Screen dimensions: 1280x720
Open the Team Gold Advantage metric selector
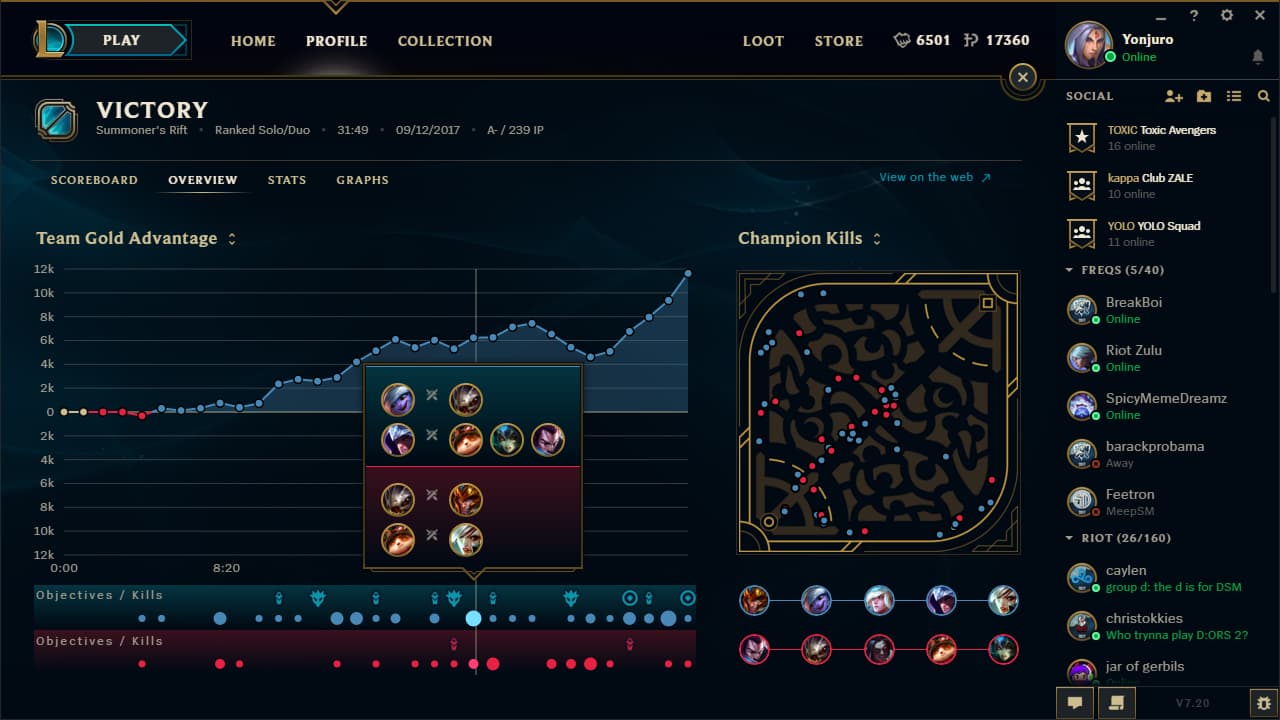pos(231,238)
